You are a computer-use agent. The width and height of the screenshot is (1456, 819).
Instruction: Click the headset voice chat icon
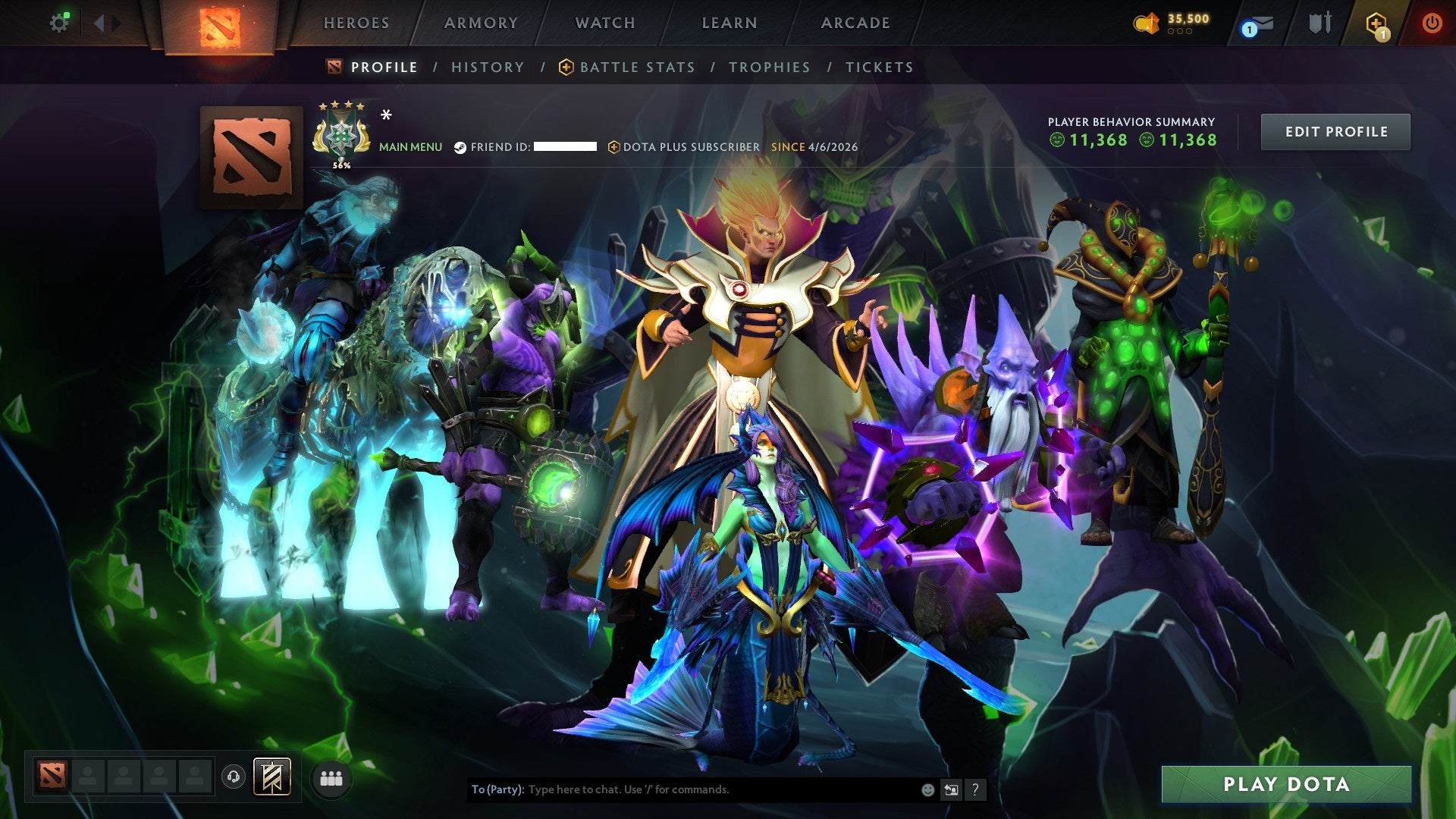tap(235, 777)
